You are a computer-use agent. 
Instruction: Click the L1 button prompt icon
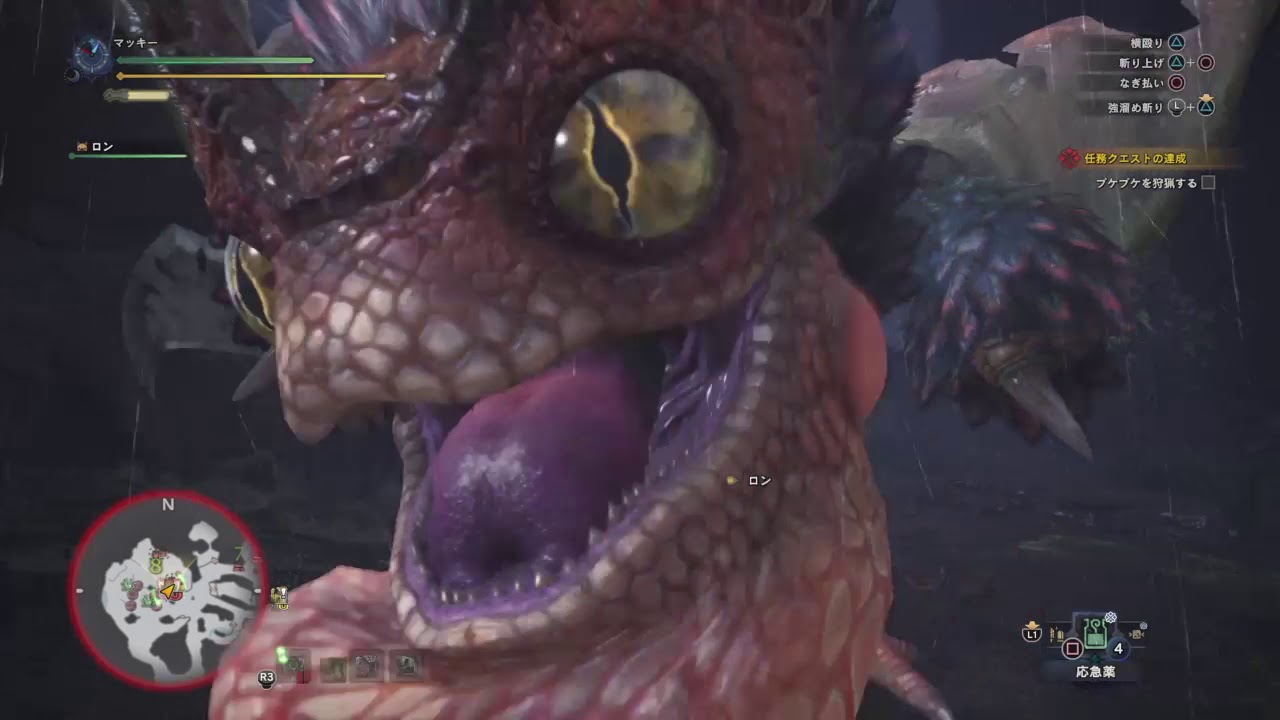pos(1032,634)
